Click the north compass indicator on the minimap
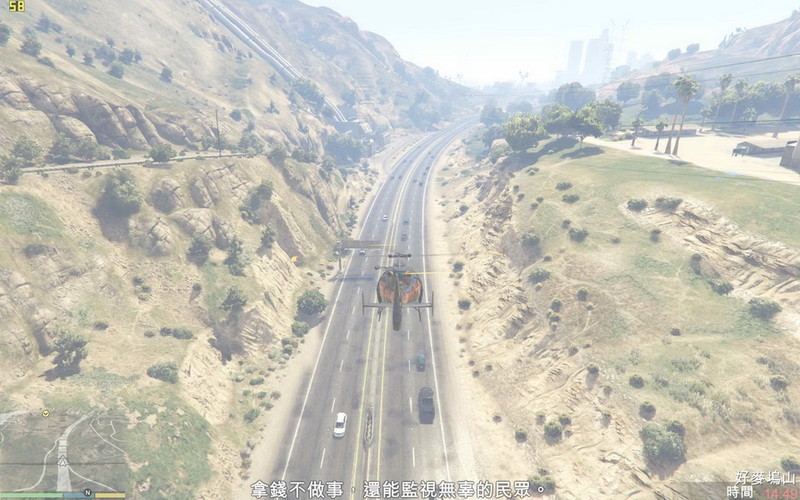 click(87, 491)
